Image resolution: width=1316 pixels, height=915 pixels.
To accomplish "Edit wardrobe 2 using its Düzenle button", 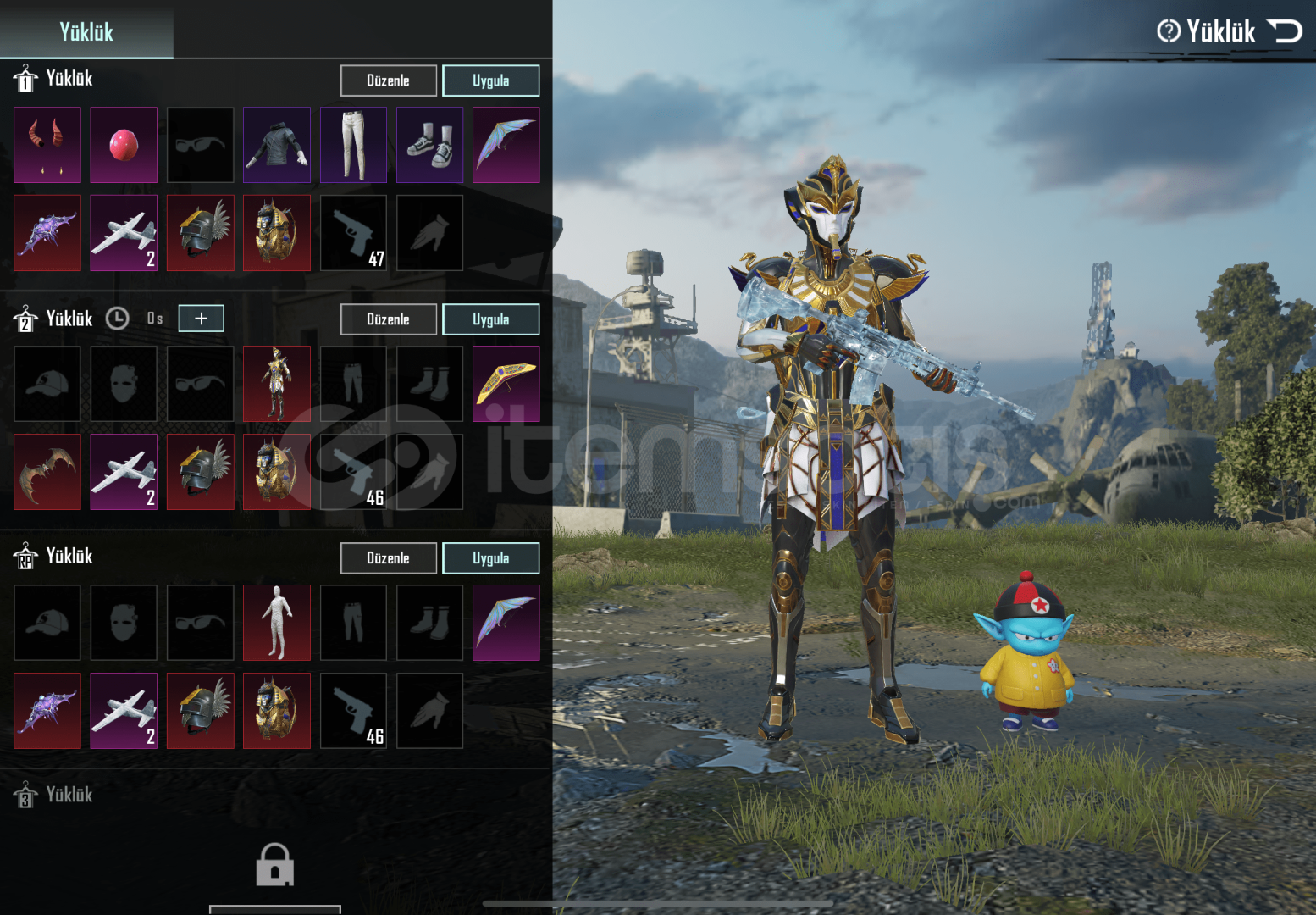I will [x=388, y=319].
